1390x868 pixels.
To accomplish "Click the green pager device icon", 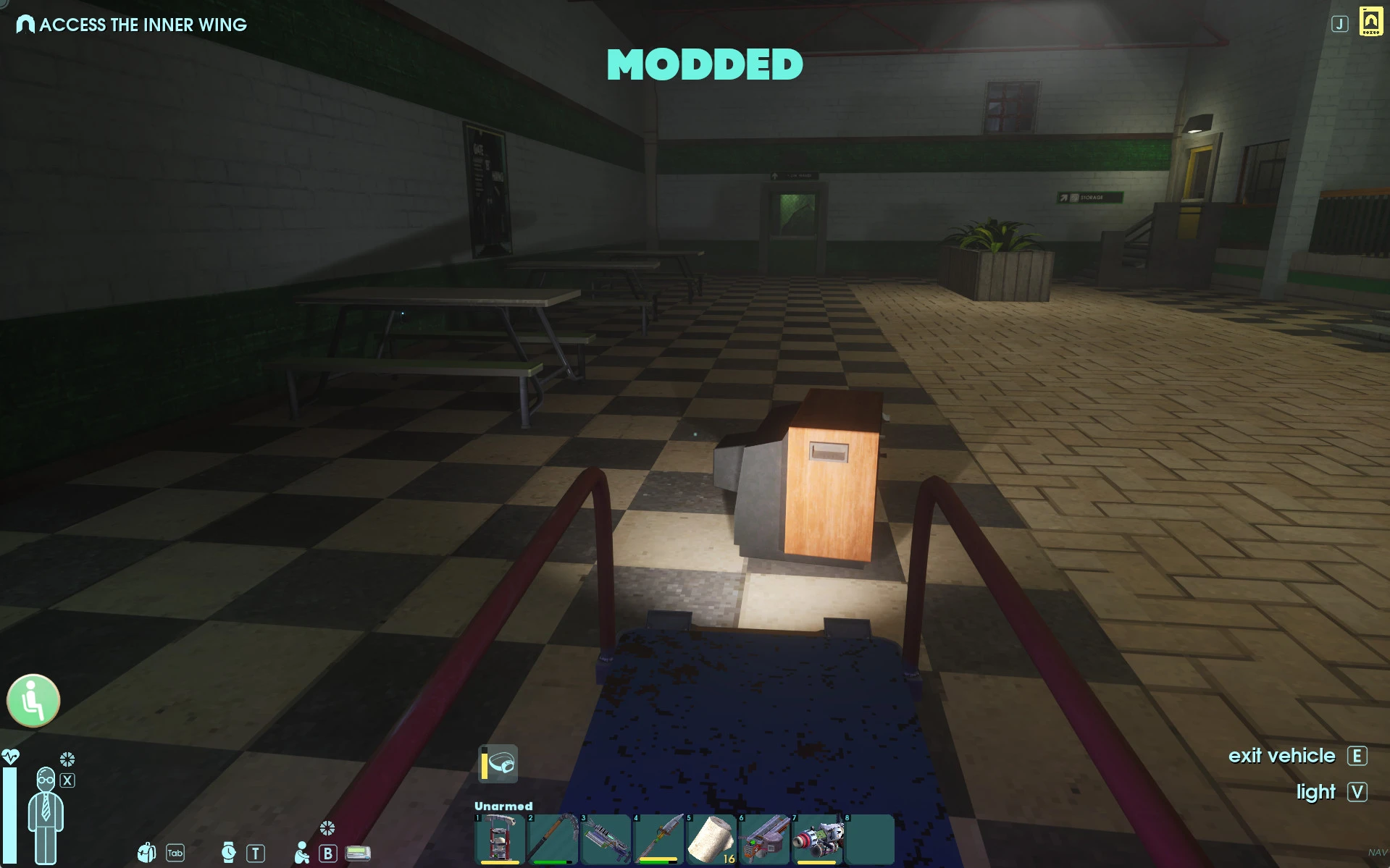I will click(x=359, y=853).
